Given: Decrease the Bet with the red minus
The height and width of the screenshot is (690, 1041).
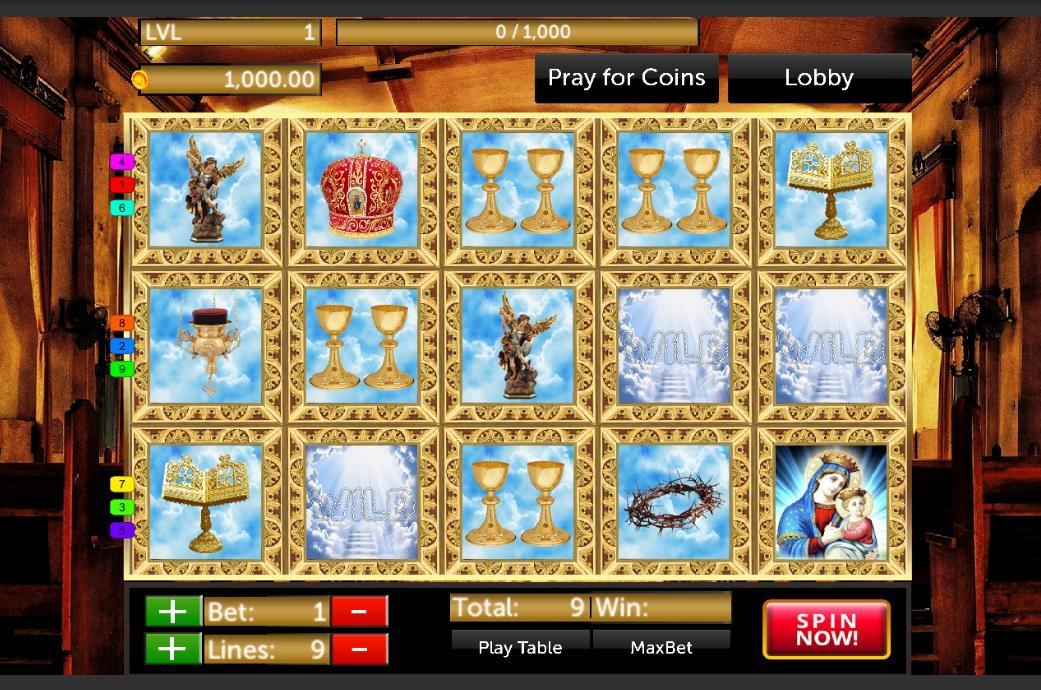Looking at the screenshot, I should pos(358,611).
